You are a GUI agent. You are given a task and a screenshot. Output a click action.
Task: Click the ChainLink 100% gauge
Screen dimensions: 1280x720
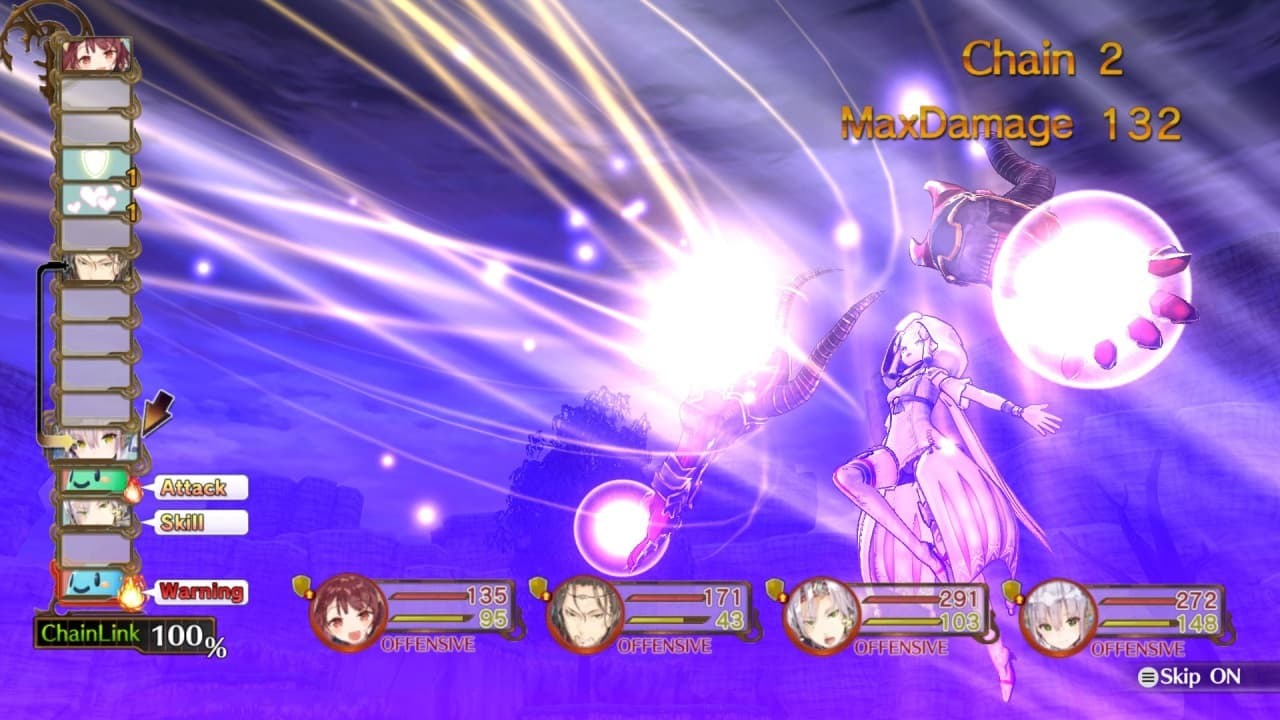[x=125, y=633]
